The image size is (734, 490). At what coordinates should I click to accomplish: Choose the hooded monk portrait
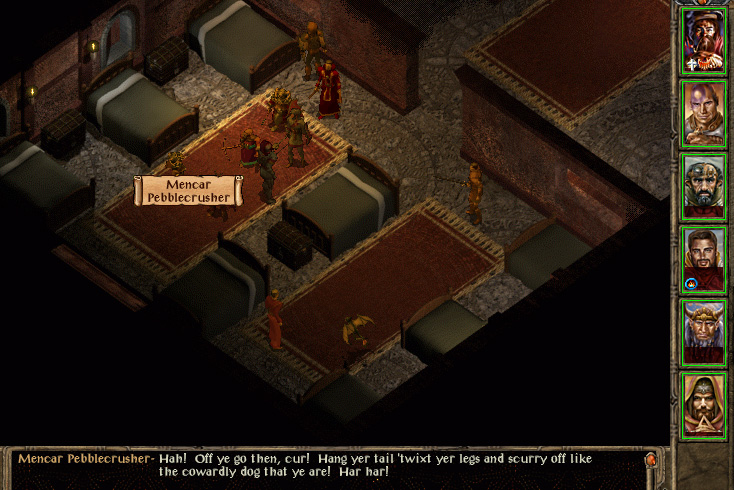[x=704, y=405]
